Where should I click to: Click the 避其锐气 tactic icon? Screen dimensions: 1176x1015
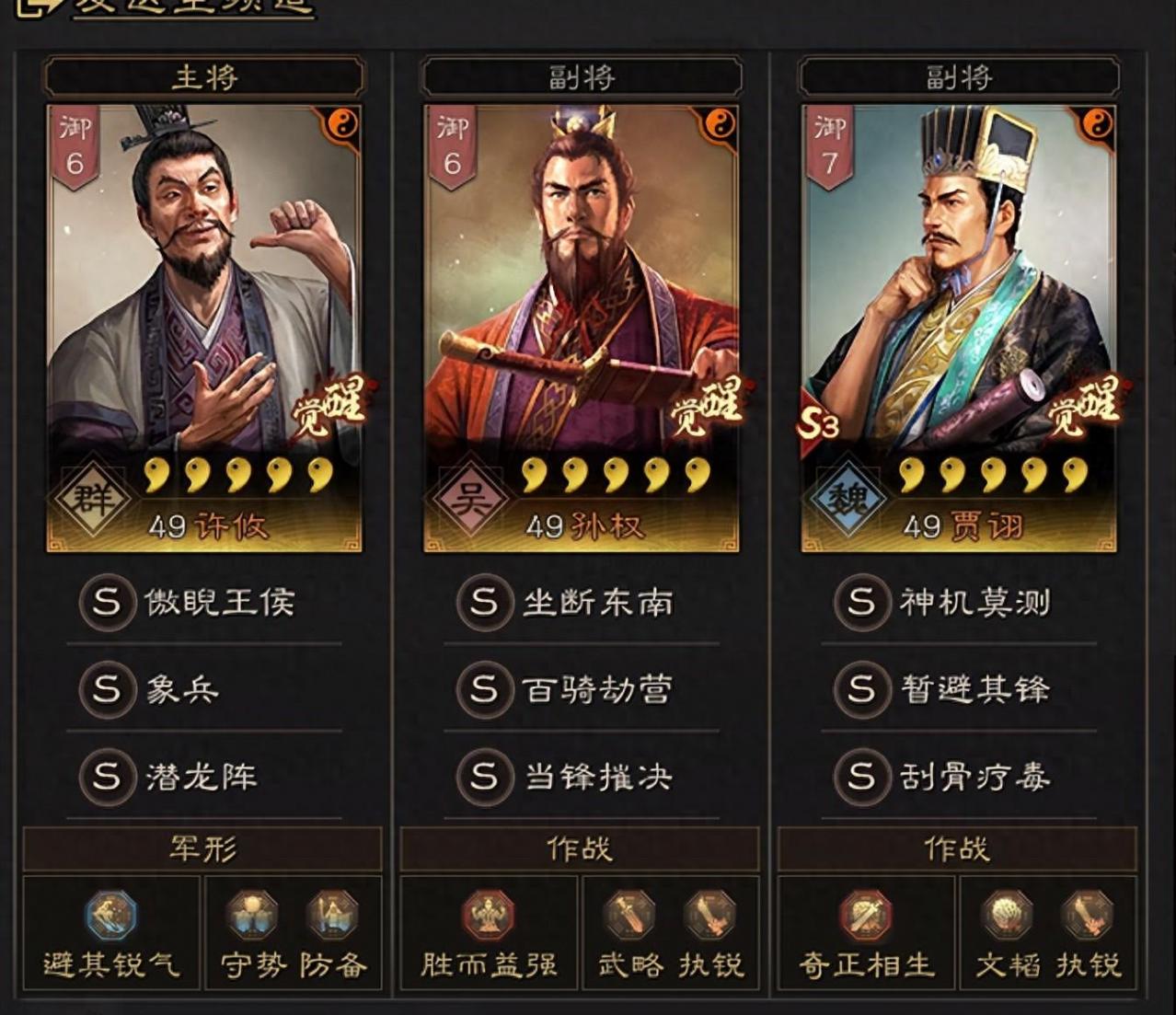coord(111,916)
